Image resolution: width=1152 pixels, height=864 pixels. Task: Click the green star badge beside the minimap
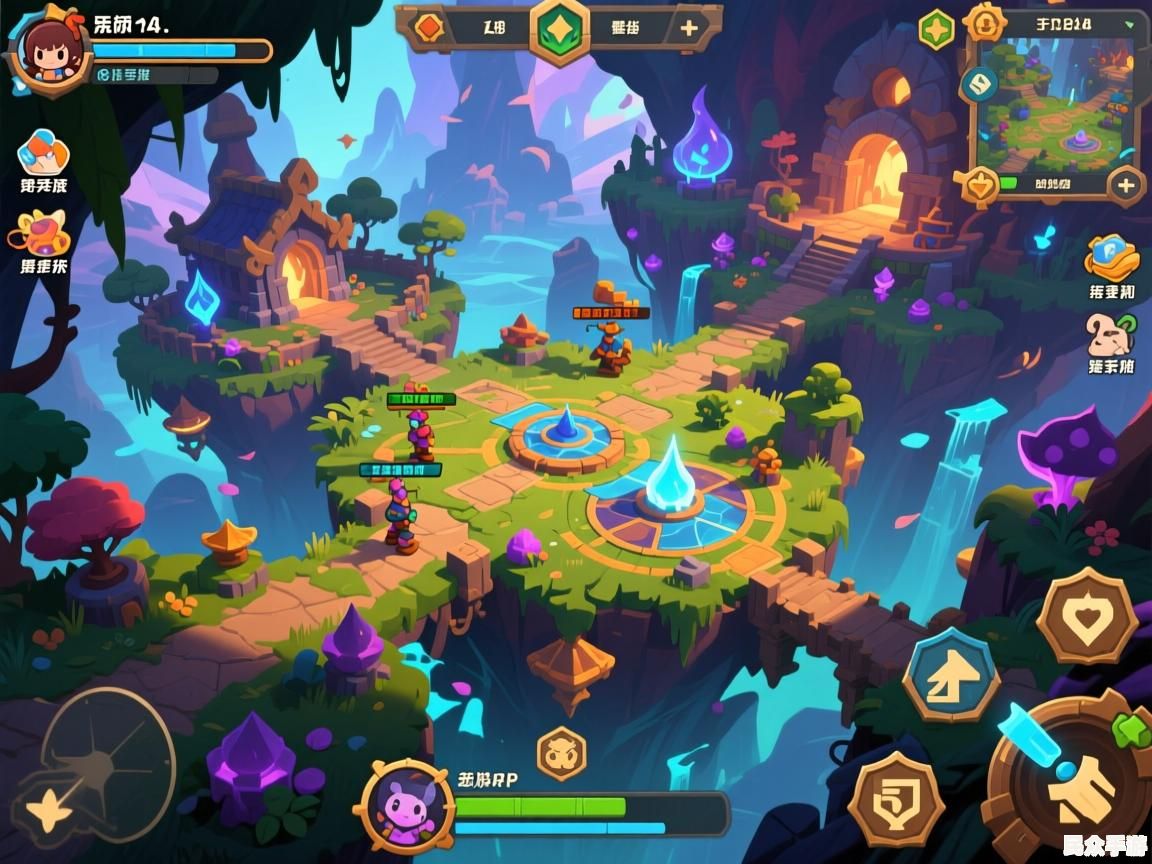coord(937,29)
